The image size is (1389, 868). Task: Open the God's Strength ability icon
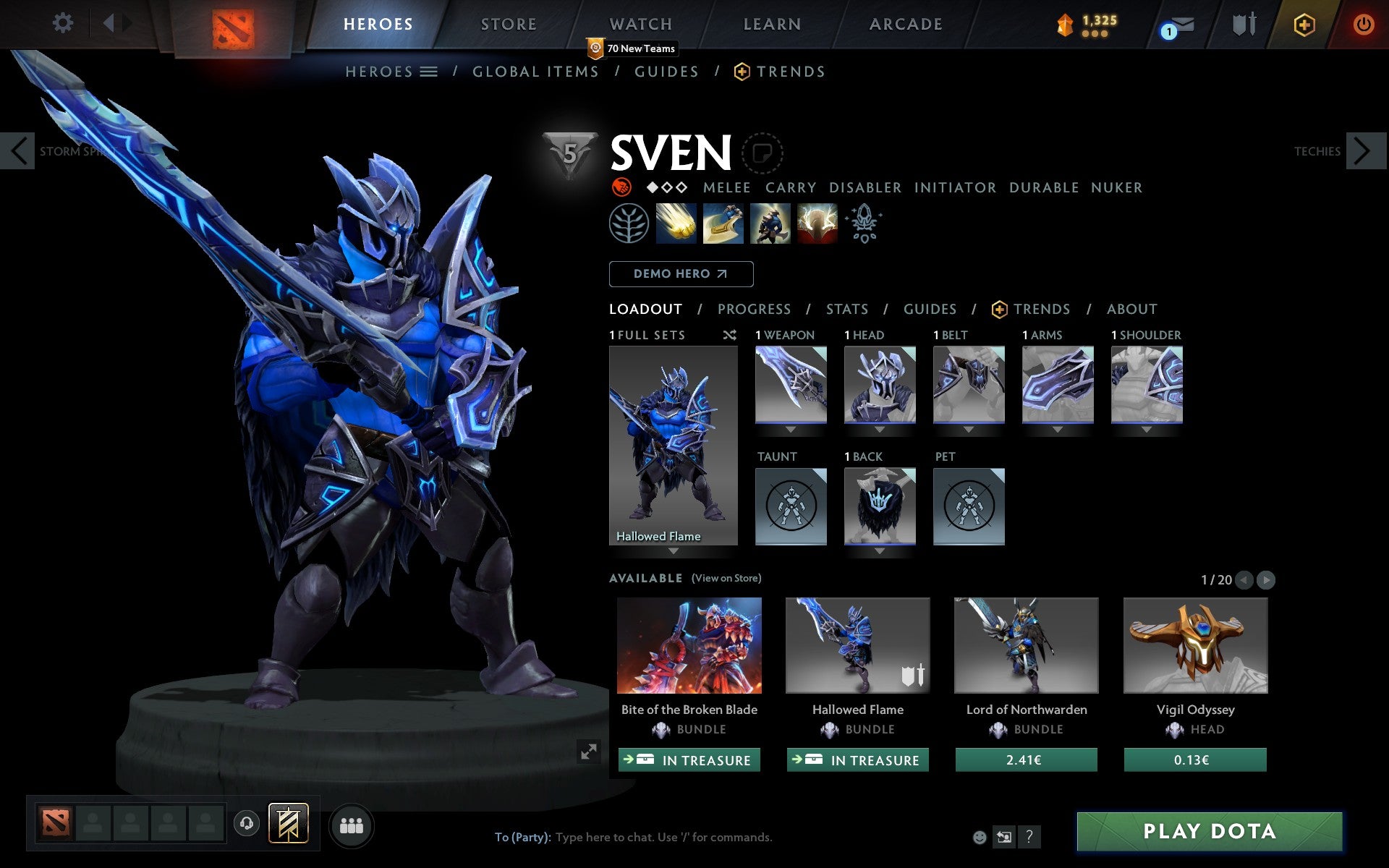click(x=817, y=224)
